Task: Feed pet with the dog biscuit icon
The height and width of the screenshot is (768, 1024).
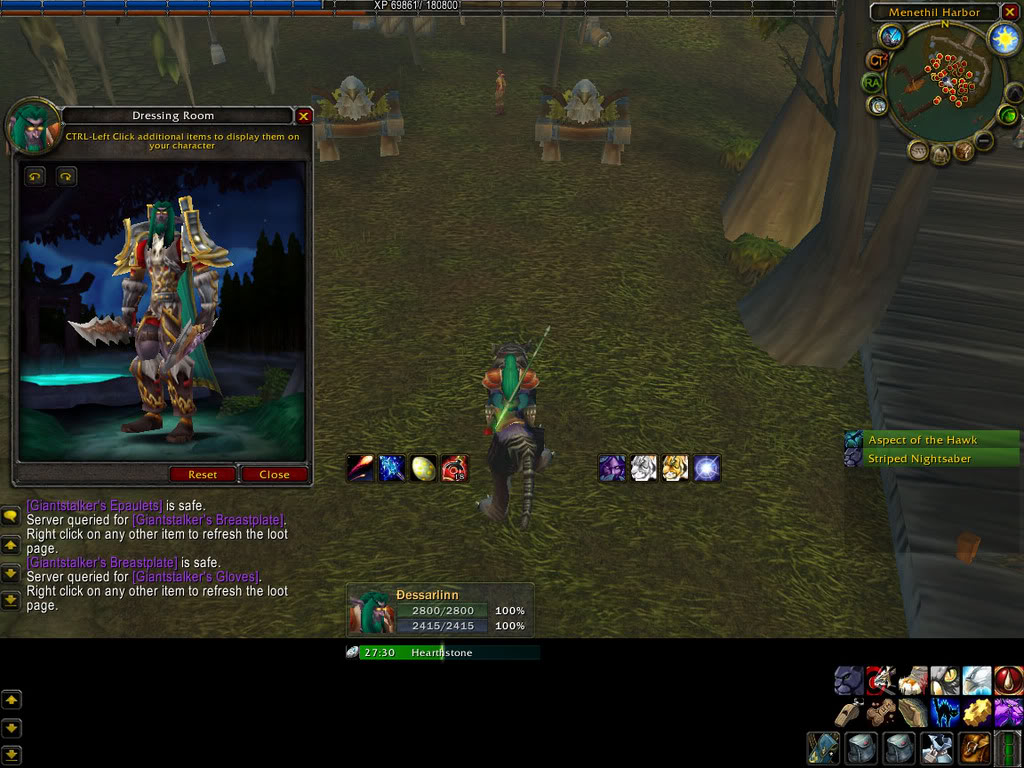Action: 880,713
